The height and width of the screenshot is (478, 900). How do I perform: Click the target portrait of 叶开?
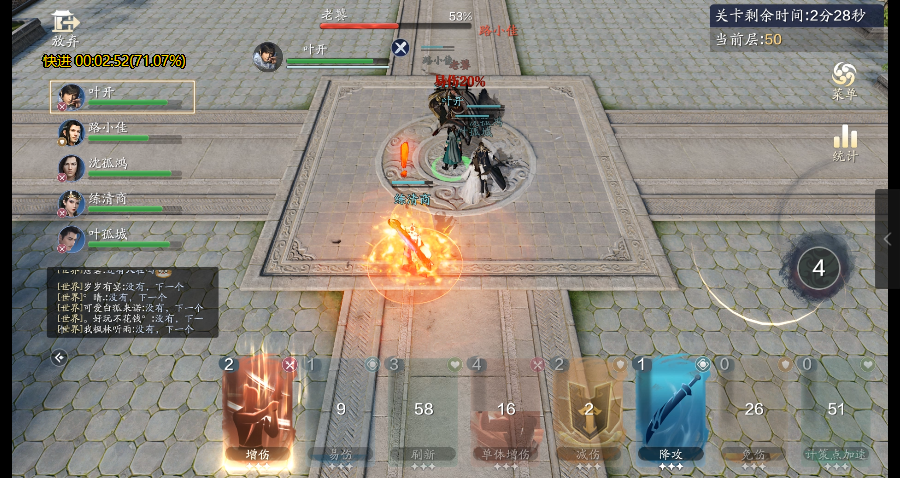267,56
